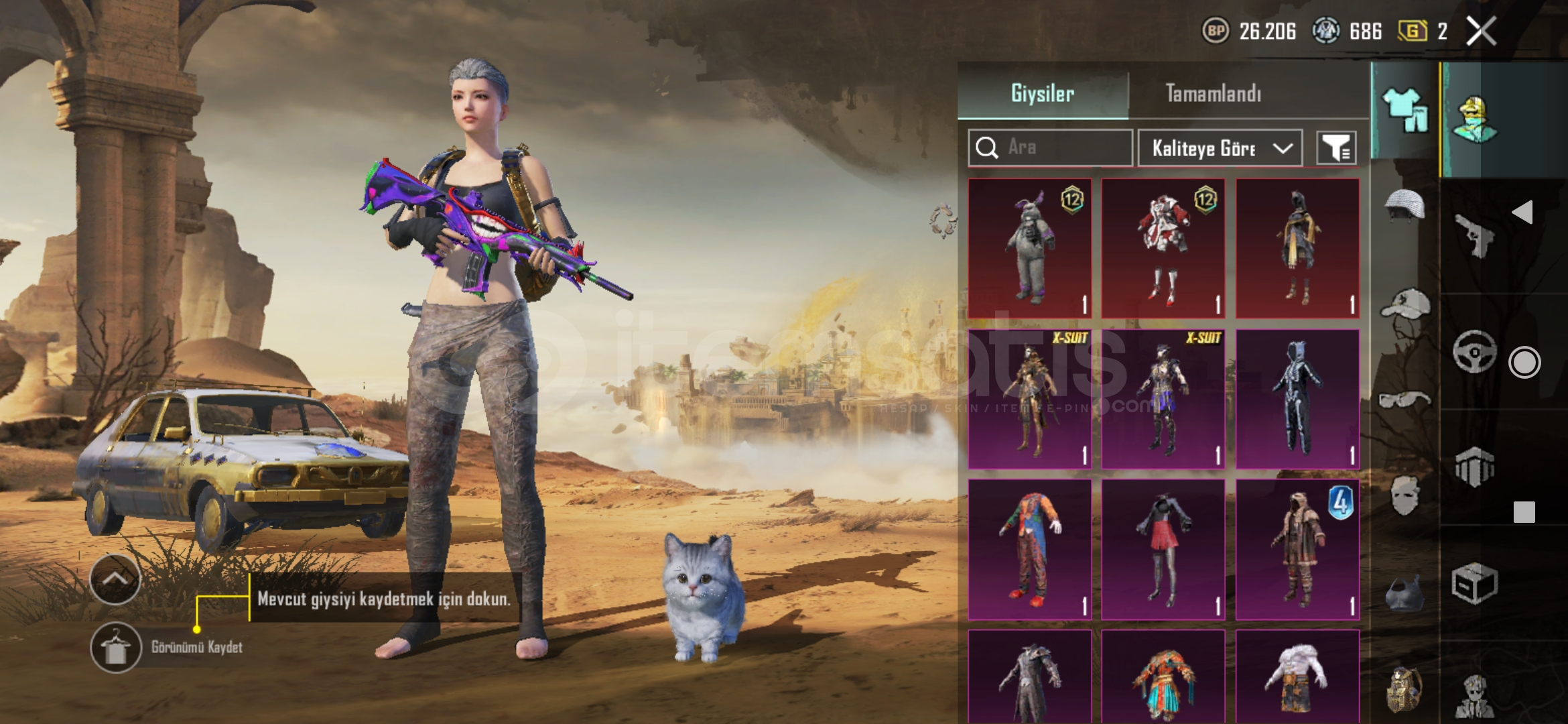
Task: Switch to the Giysiler tab
Action: [1043, 93]
